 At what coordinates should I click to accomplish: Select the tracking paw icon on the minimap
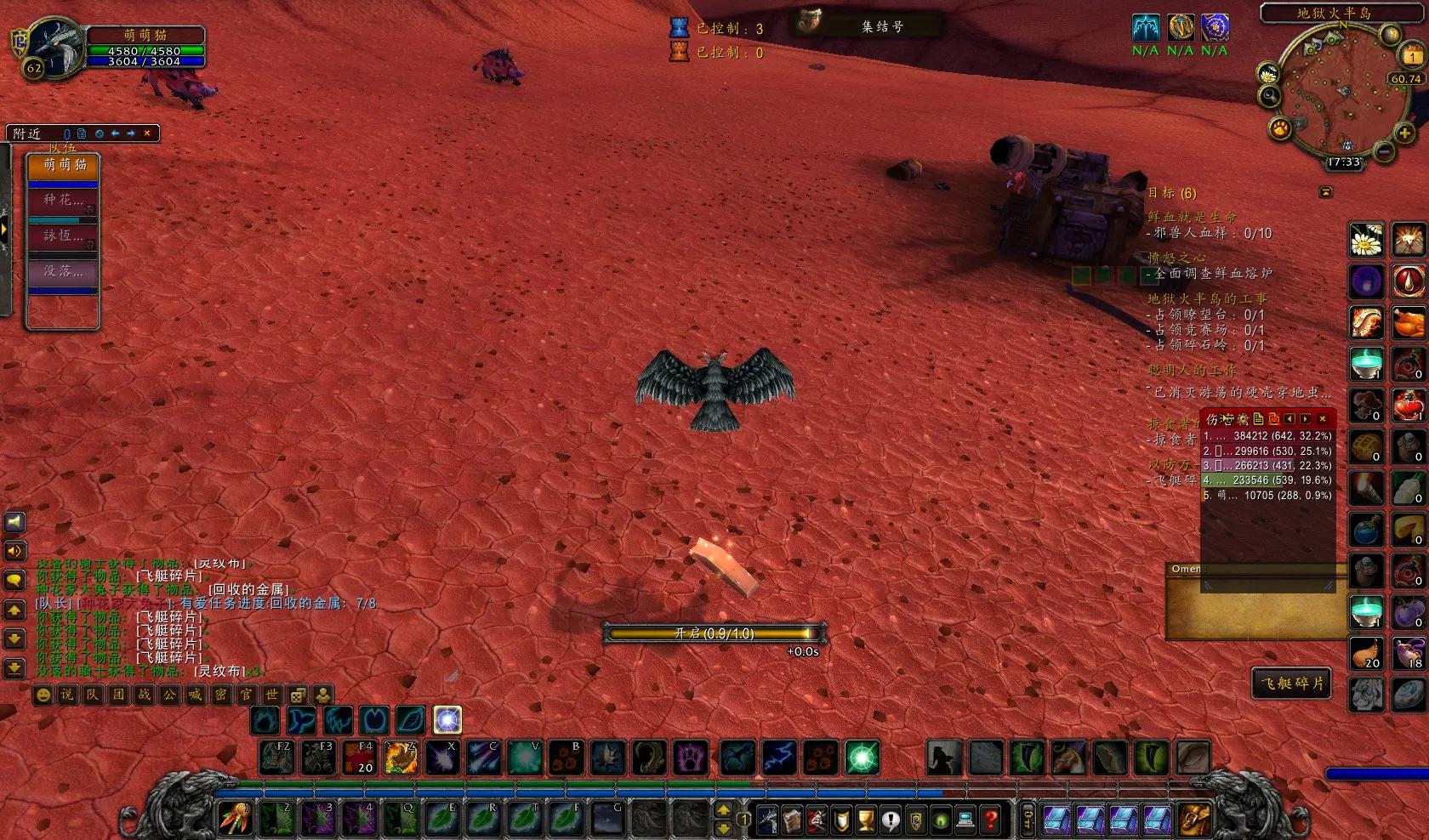click(x=1279, y=129)
